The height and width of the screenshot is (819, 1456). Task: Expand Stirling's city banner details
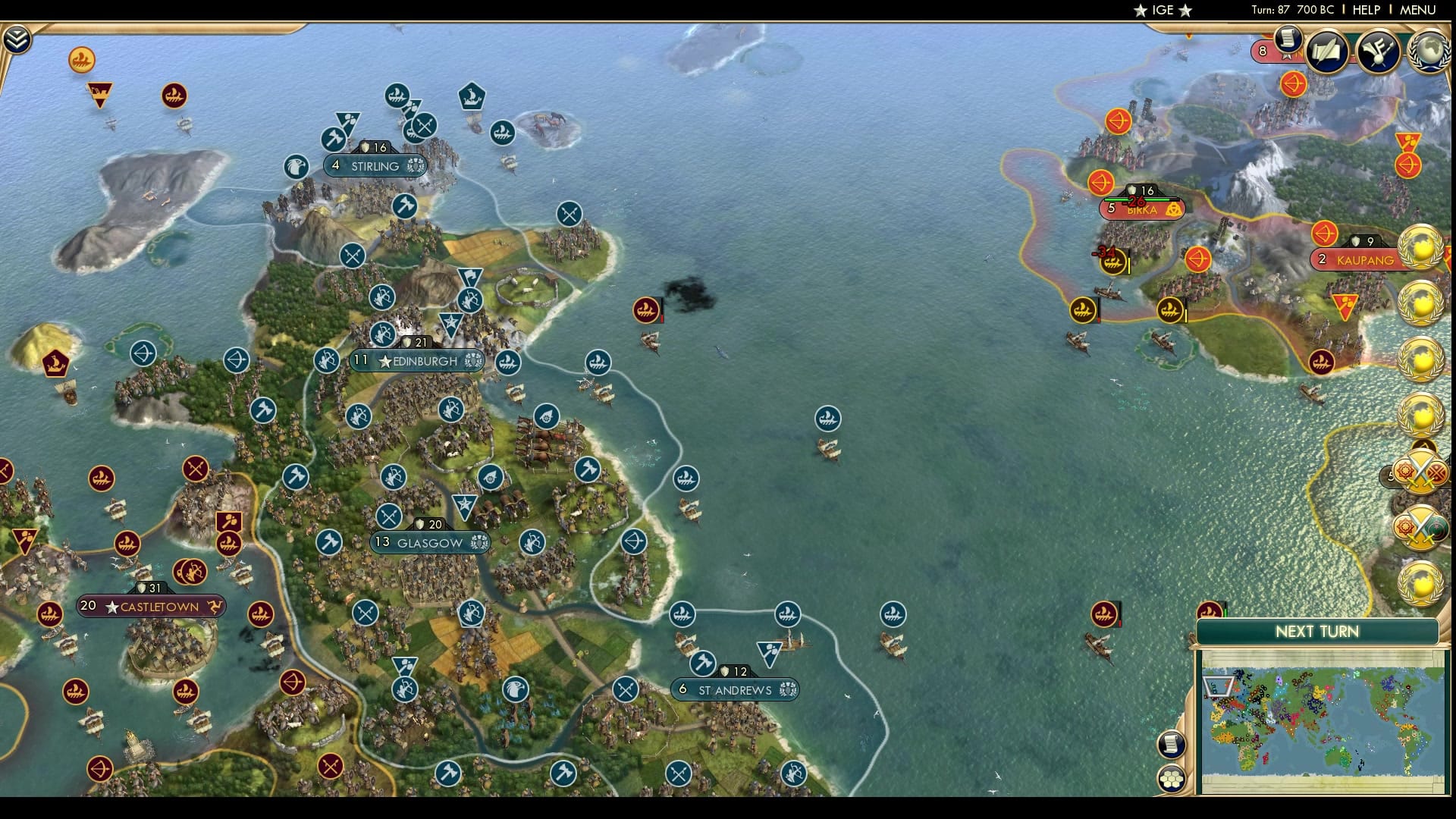[x=375, y=165]
